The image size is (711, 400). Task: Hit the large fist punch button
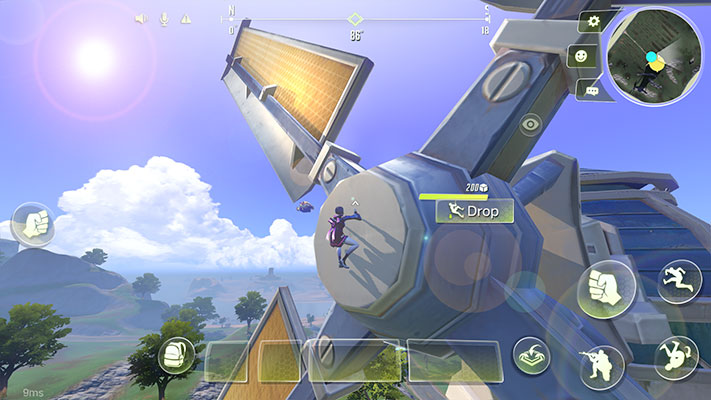tap(606, 290)
